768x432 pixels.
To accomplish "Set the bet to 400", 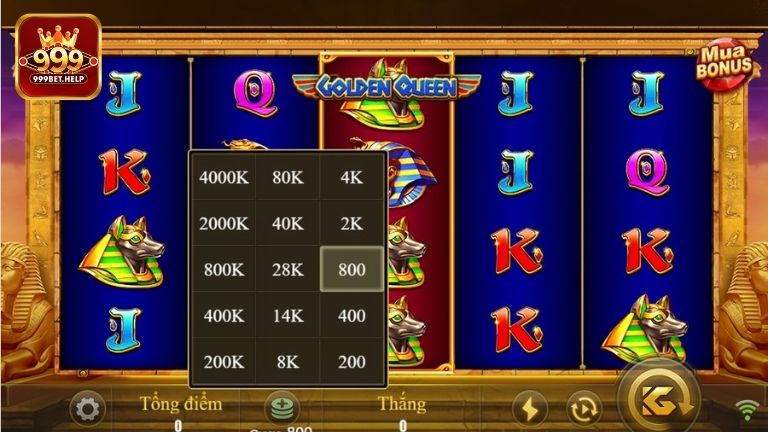I will (x=351, y=315).
